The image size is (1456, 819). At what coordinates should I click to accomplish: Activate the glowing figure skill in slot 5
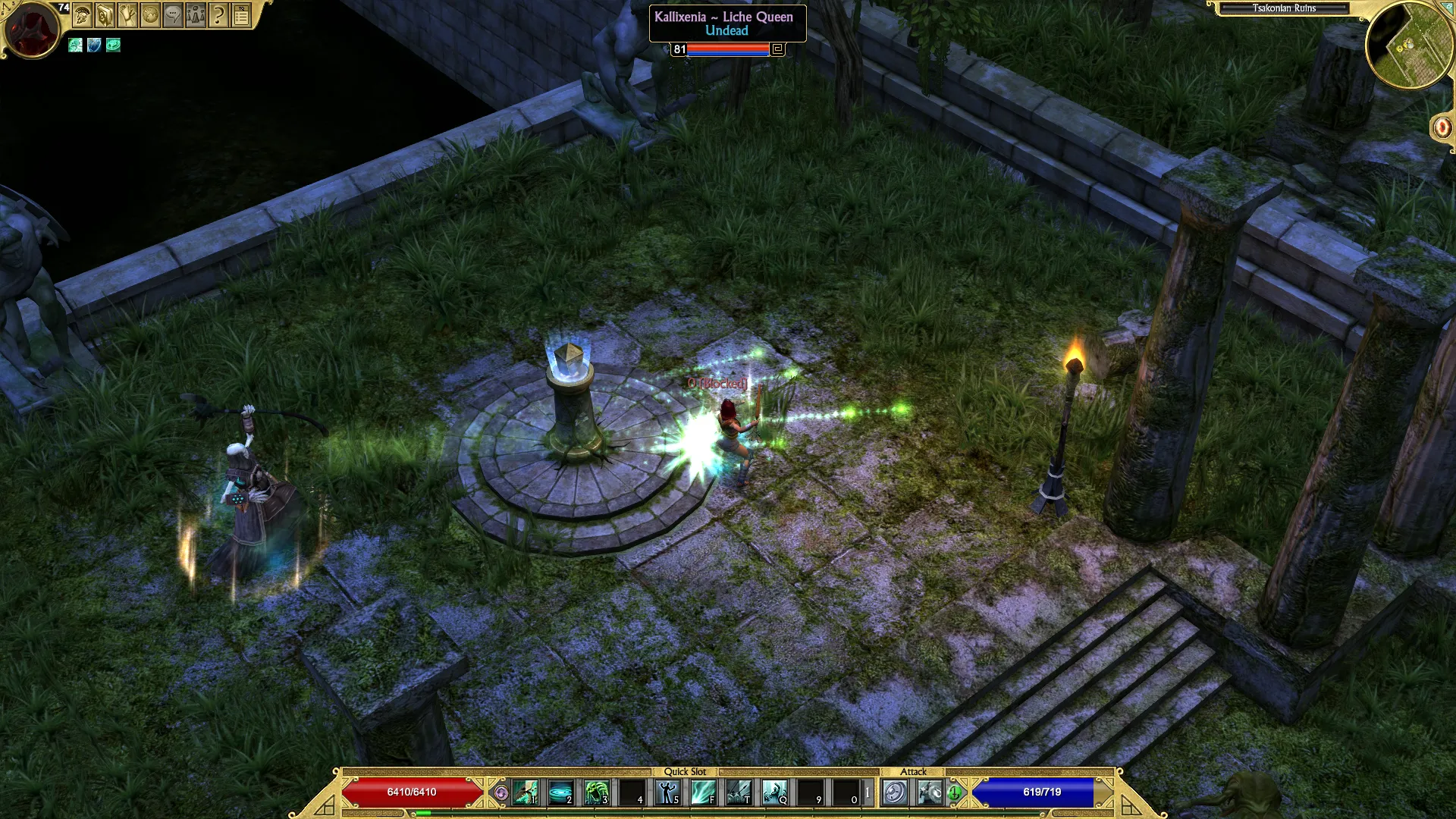[667, 793]
